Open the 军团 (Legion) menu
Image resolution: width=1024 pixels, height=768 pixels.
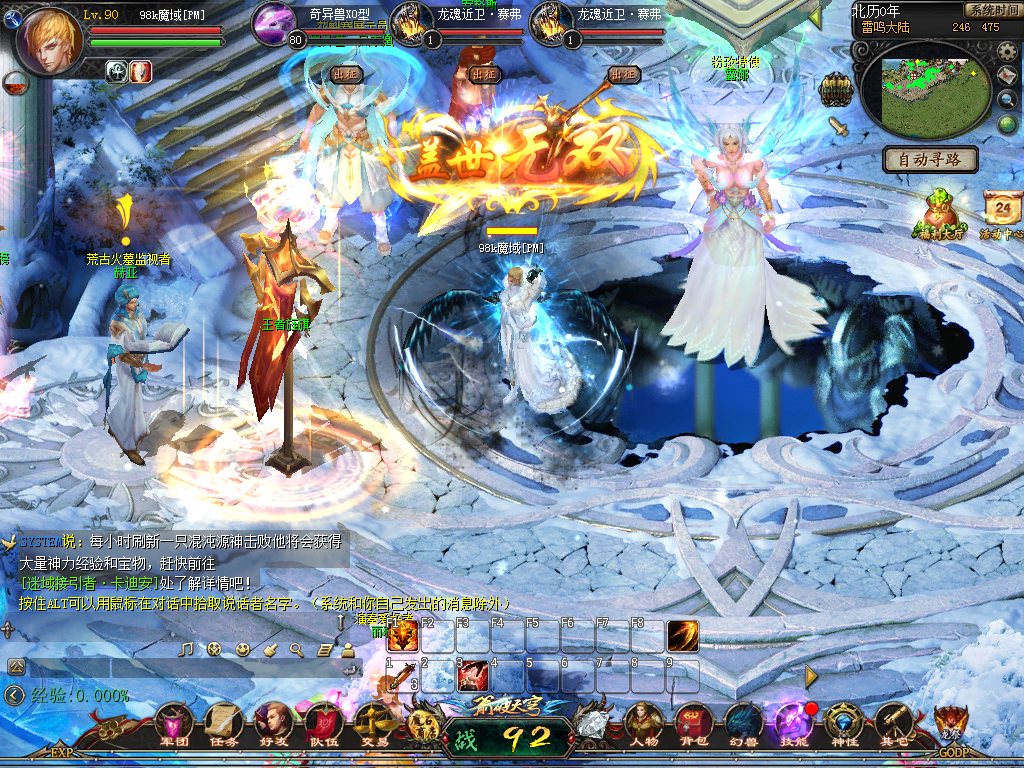175,722
